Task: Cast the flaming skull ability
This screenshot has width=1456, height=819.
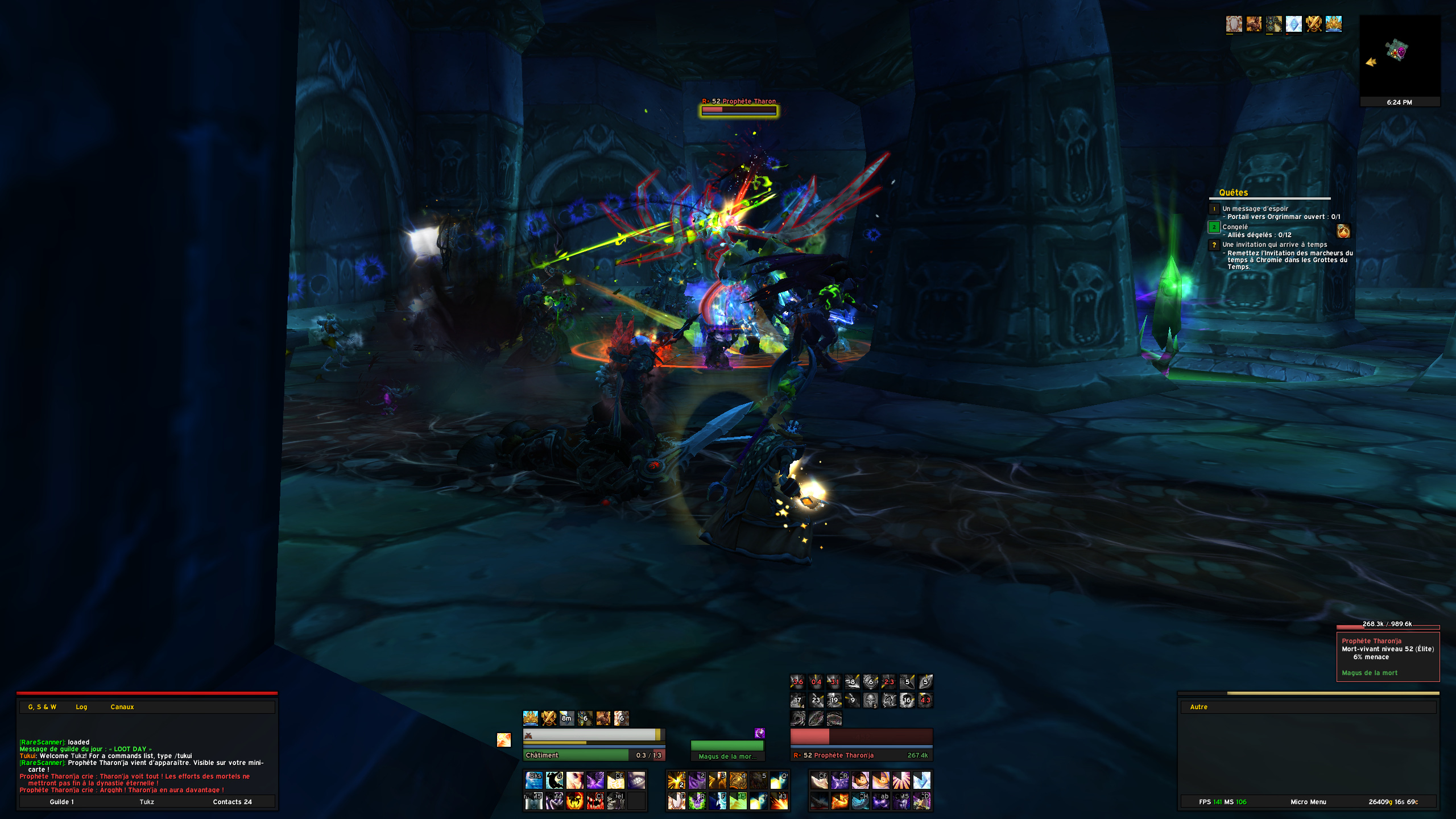Action: (575, 801)
